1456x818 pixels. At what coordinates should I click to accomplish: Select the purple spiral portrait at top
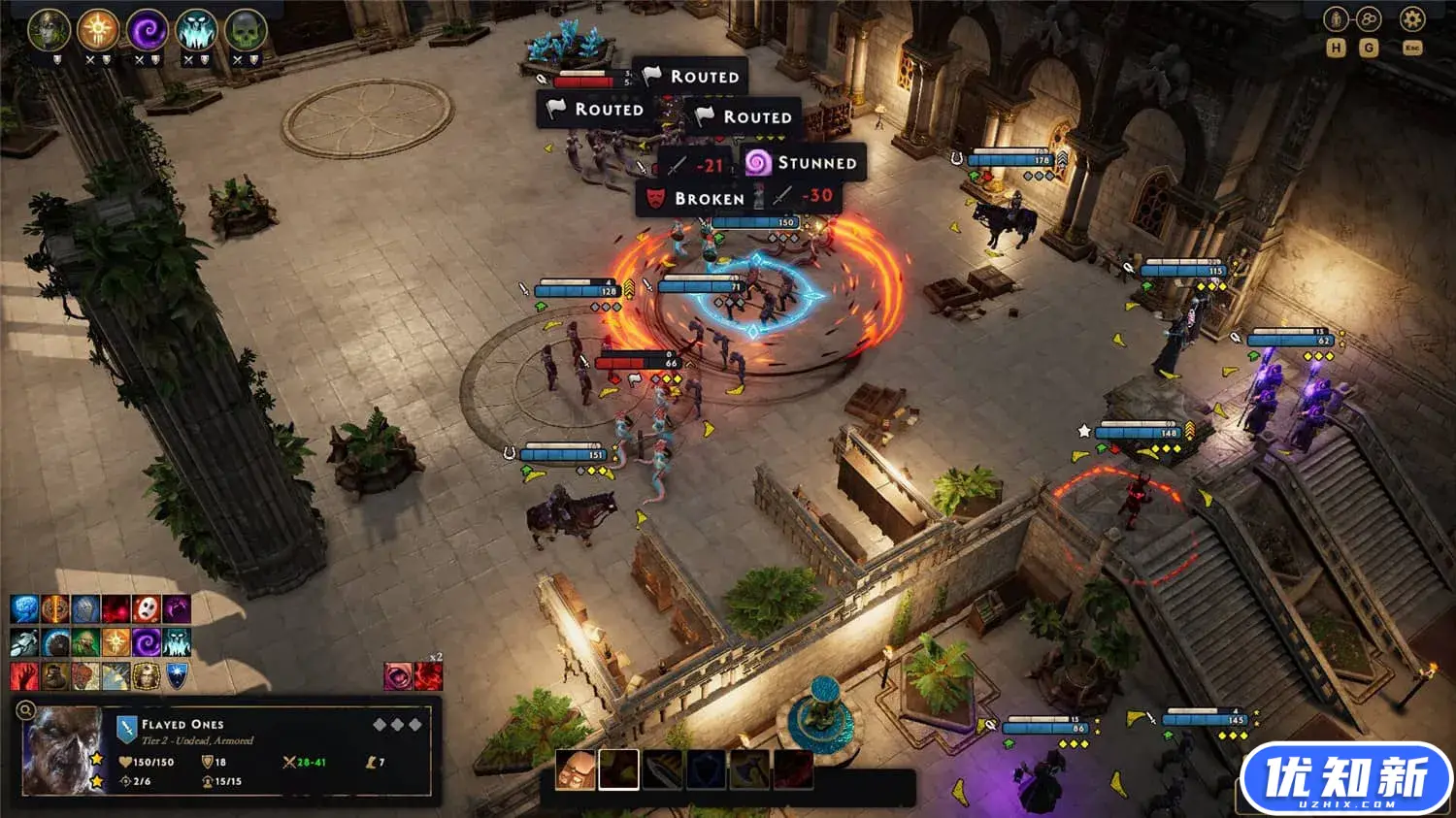tap(148, 30)
